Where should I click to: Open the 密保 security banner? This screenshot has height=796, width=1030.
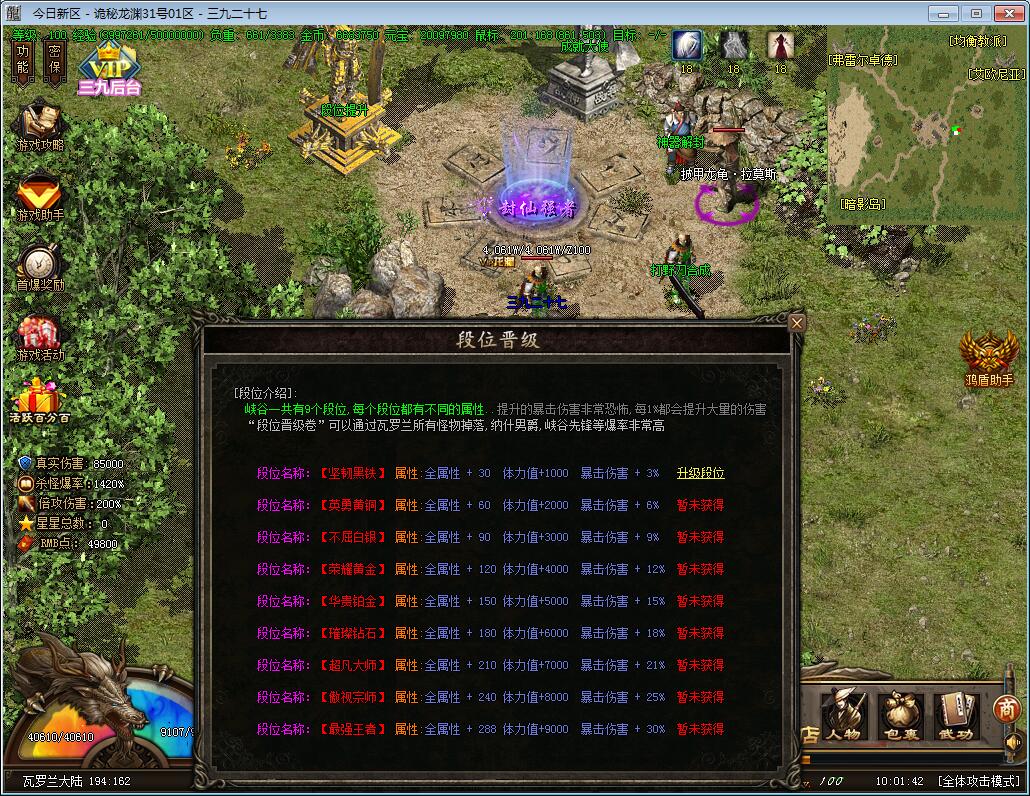[x=54, y=60]
